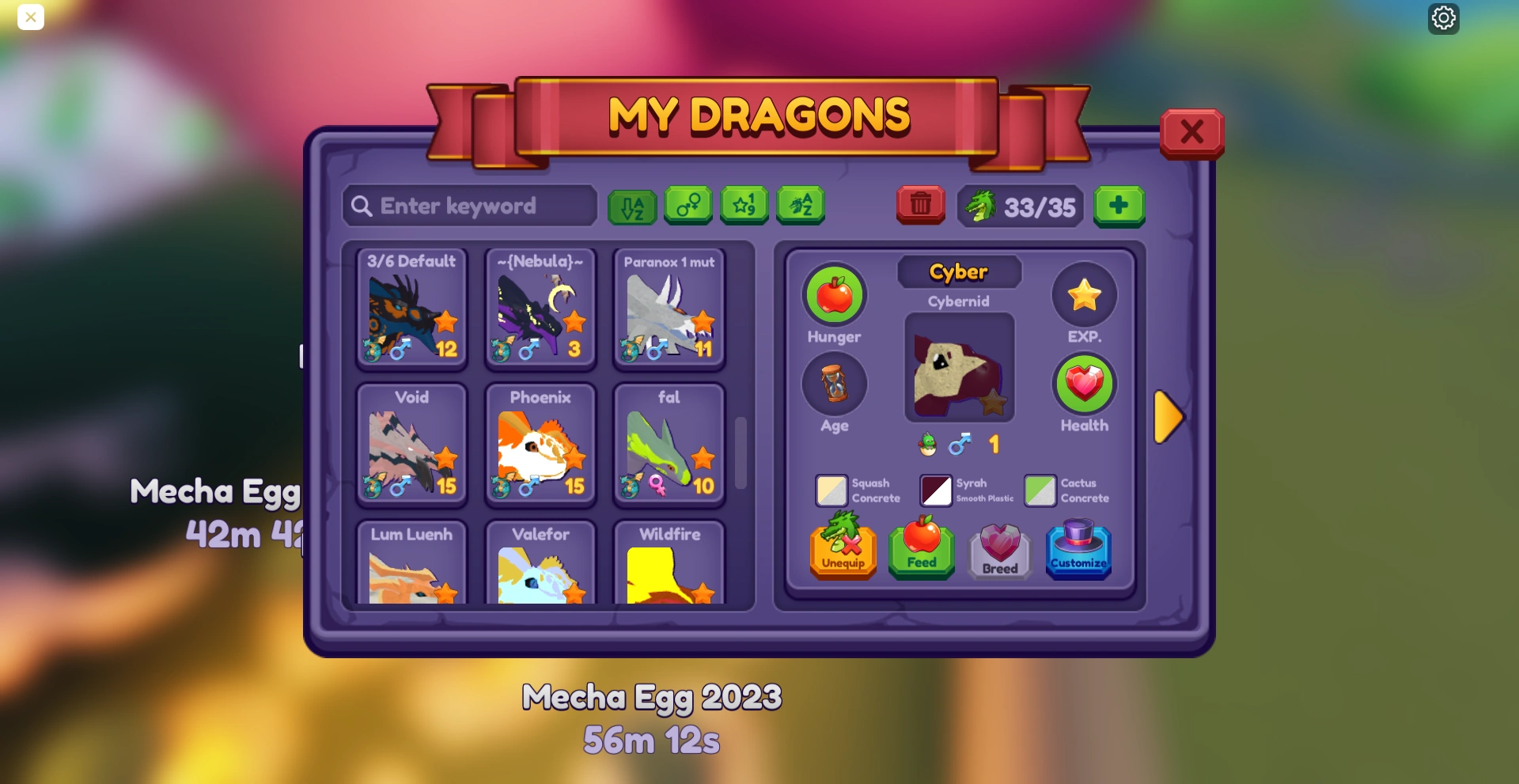Sort dragons by gender icon
Viewport: 1519px width, 784px height.
pyautogui.click(x=688, y=206)
